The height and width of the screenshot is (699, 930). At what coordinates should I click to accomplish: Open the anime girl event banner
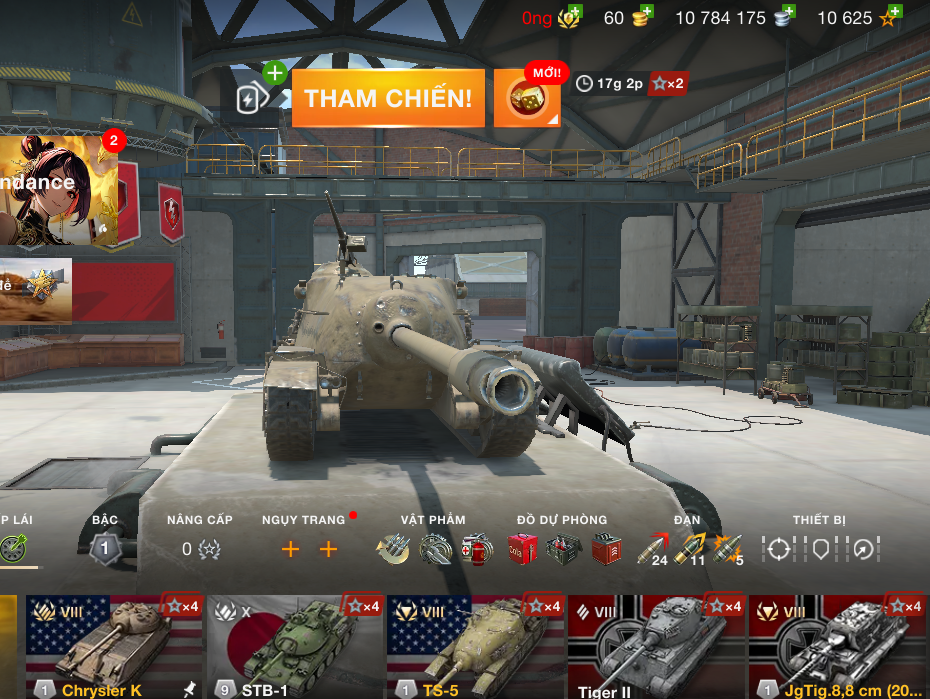(x=55, y=190)
